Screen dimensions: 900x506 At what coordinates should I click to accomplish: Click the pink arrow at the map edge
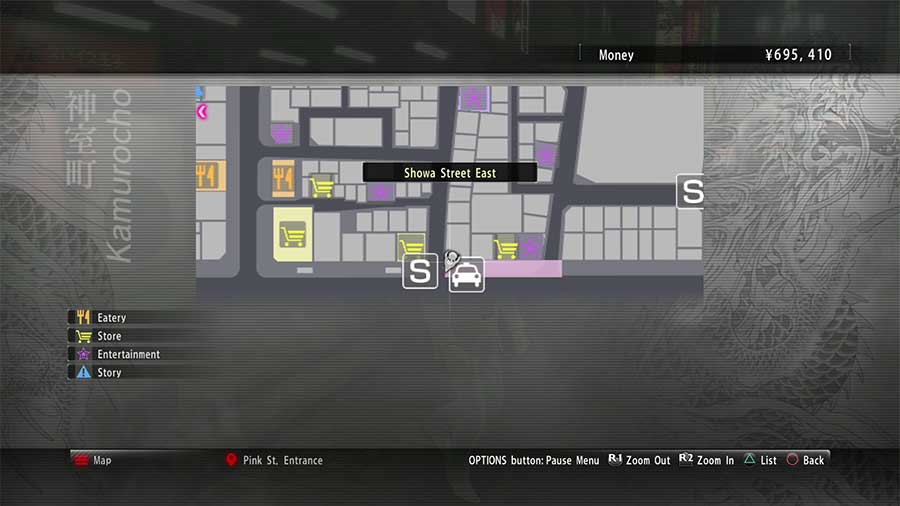(x=202, y=112)
